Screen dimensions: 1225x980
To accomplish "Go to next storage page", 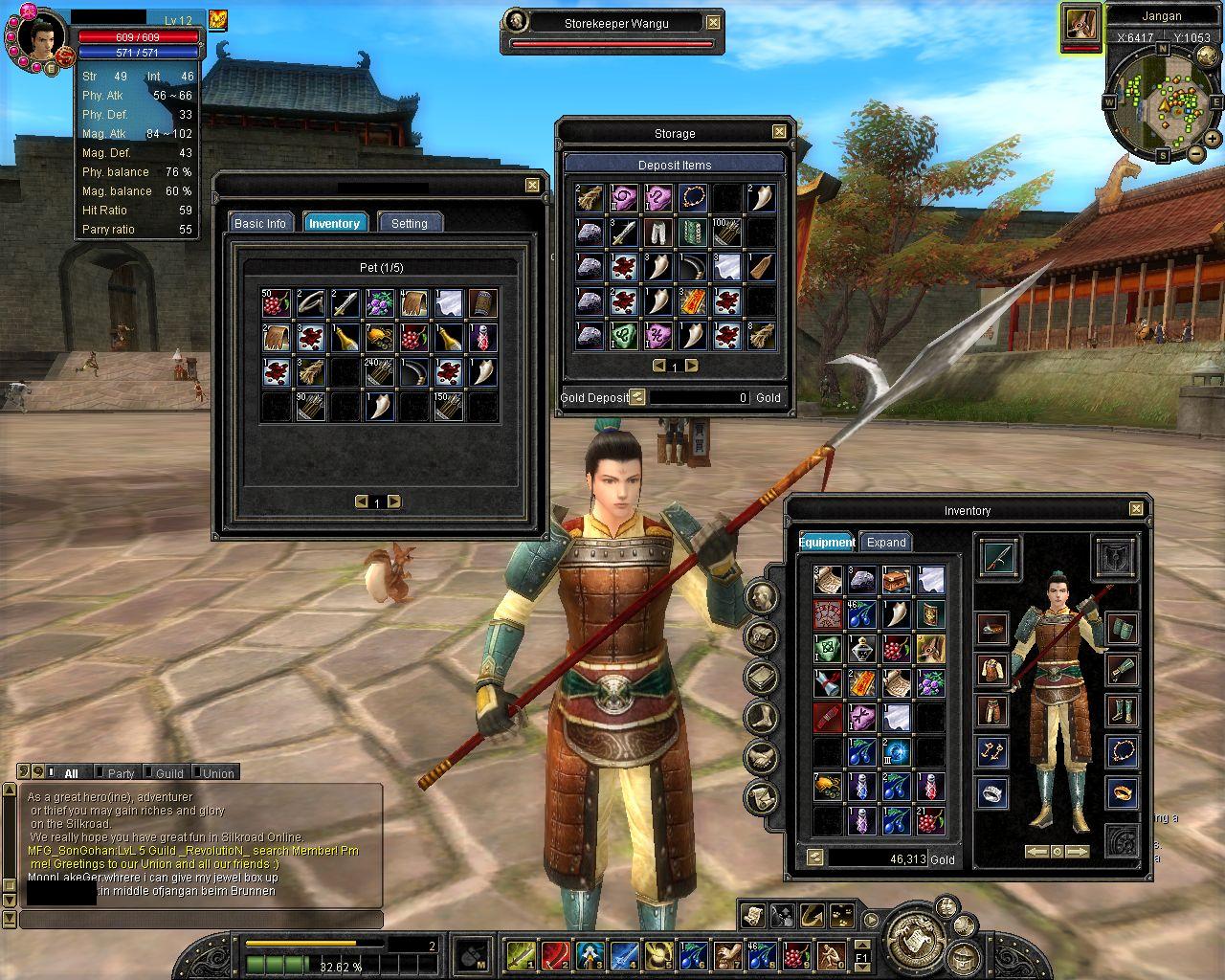I will tap(691, 366).
